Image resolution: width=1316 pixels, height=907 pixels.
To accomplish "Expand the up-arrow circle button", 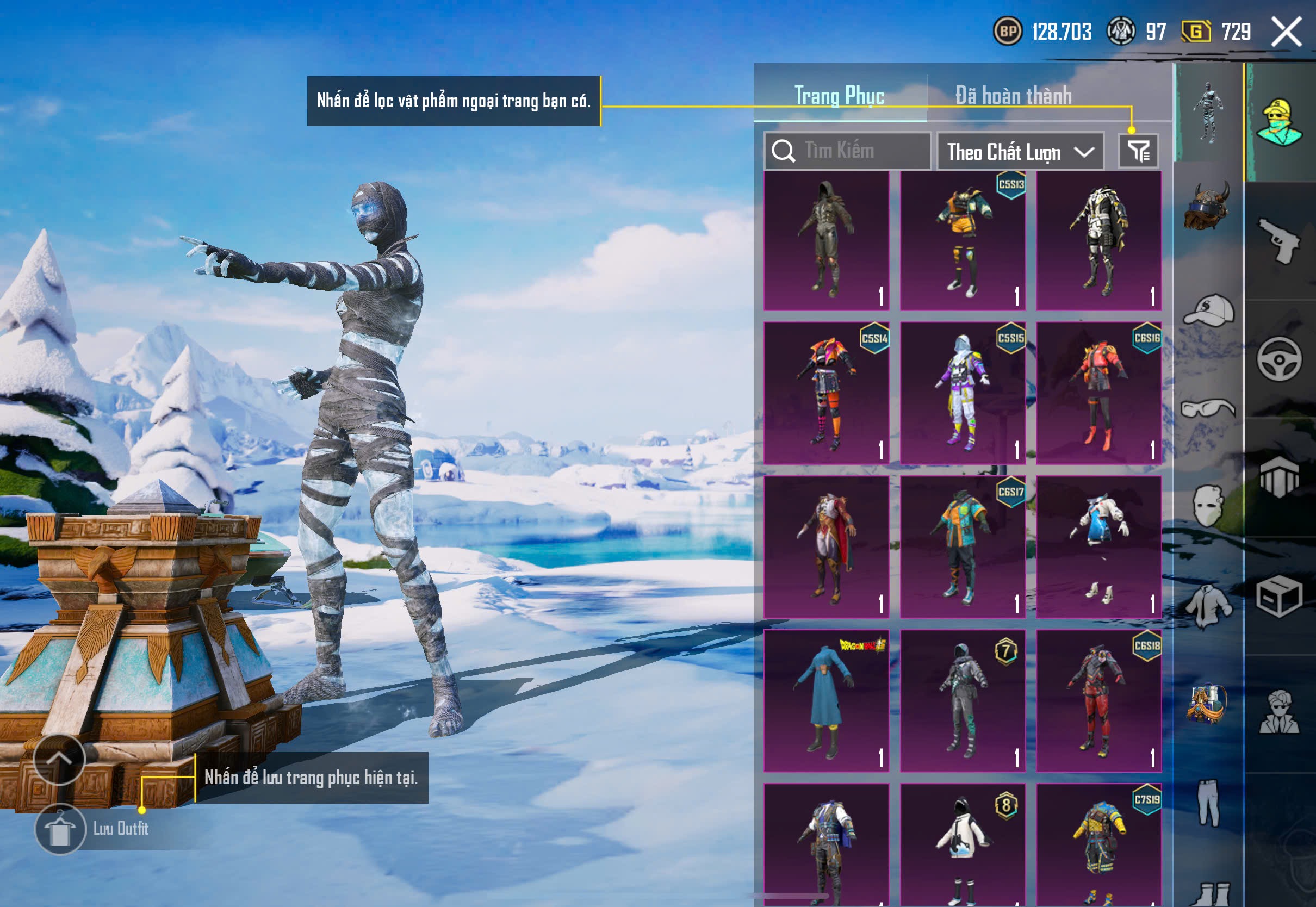I will [59, 759].
